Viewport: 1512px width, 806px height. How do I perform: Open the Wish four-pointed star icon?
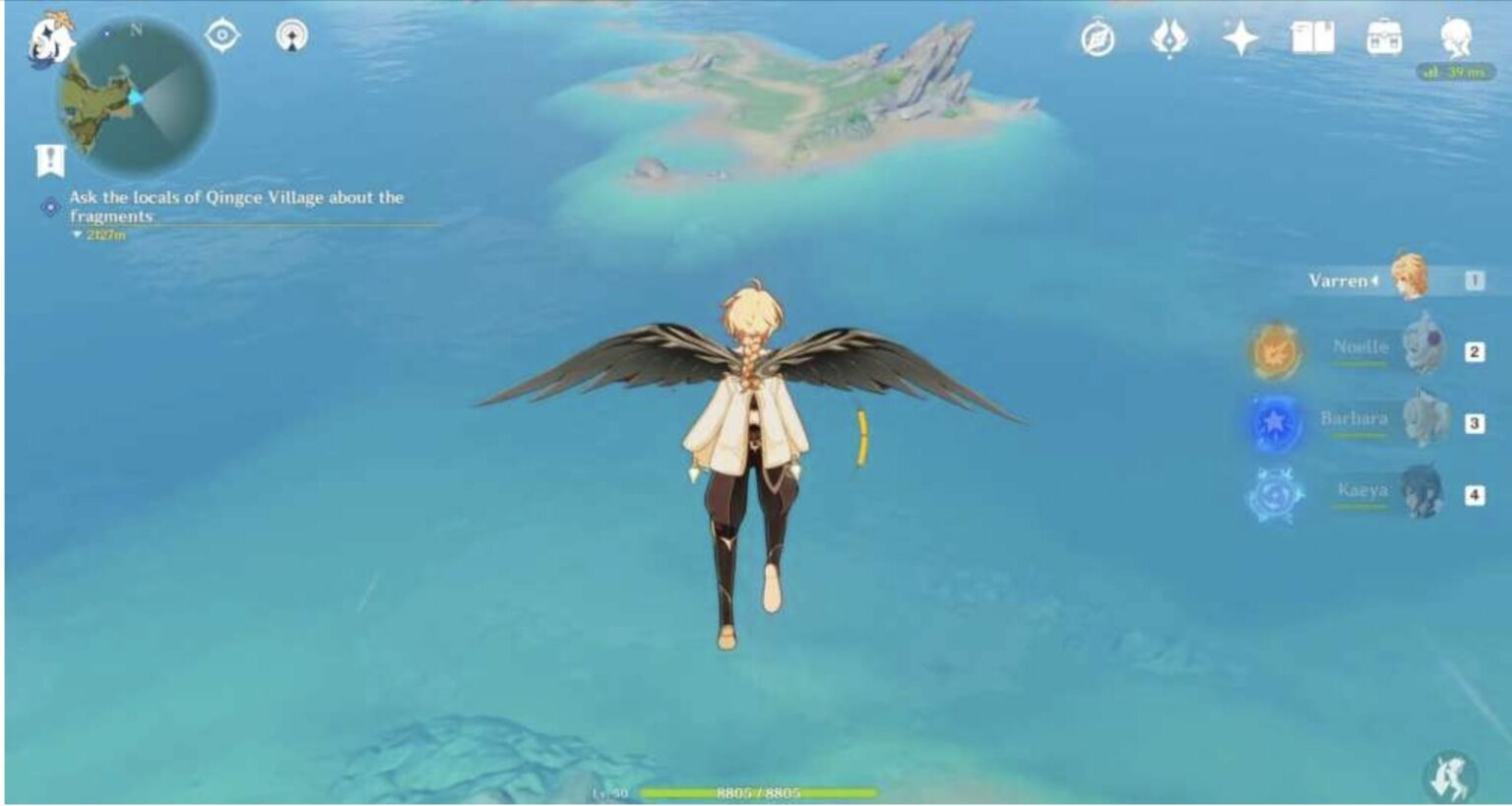pyautogui.click(x=1240, y=39)
